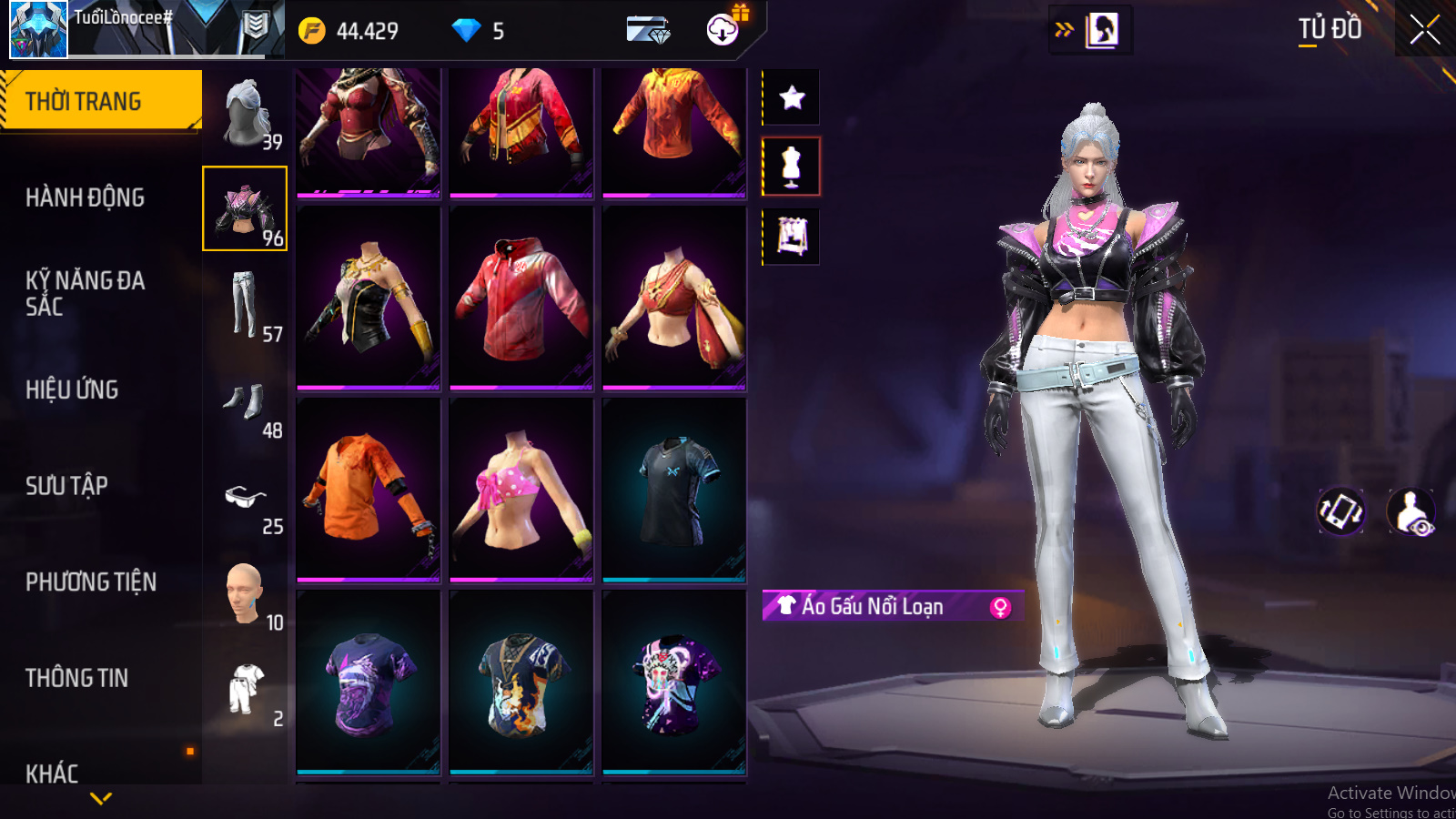
Task: Switch to the face category
Action: pos(246,594)
